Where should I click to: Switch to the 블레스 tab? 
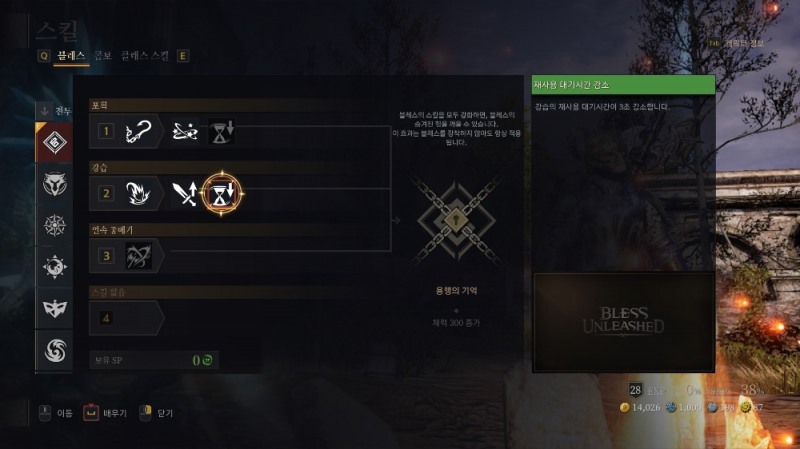(70, 56)
